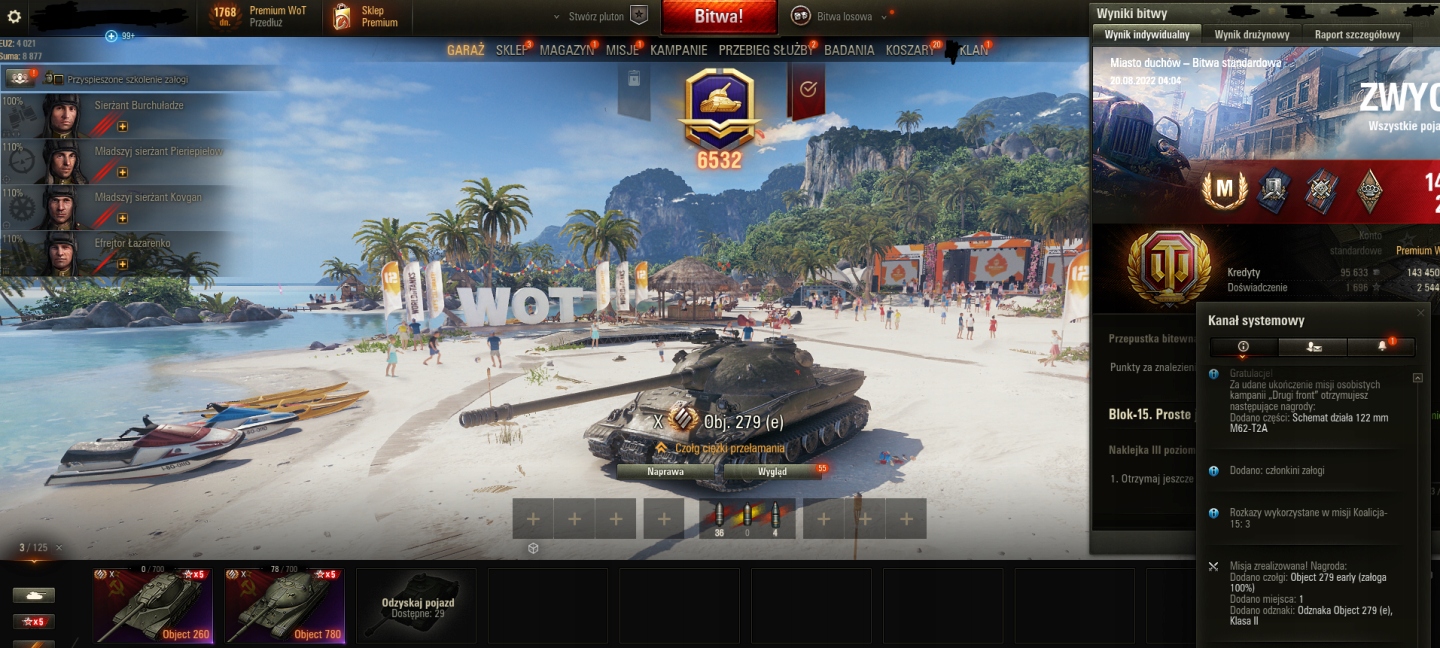Open the MAGAZYN depot menu

[x=567, y=50]
